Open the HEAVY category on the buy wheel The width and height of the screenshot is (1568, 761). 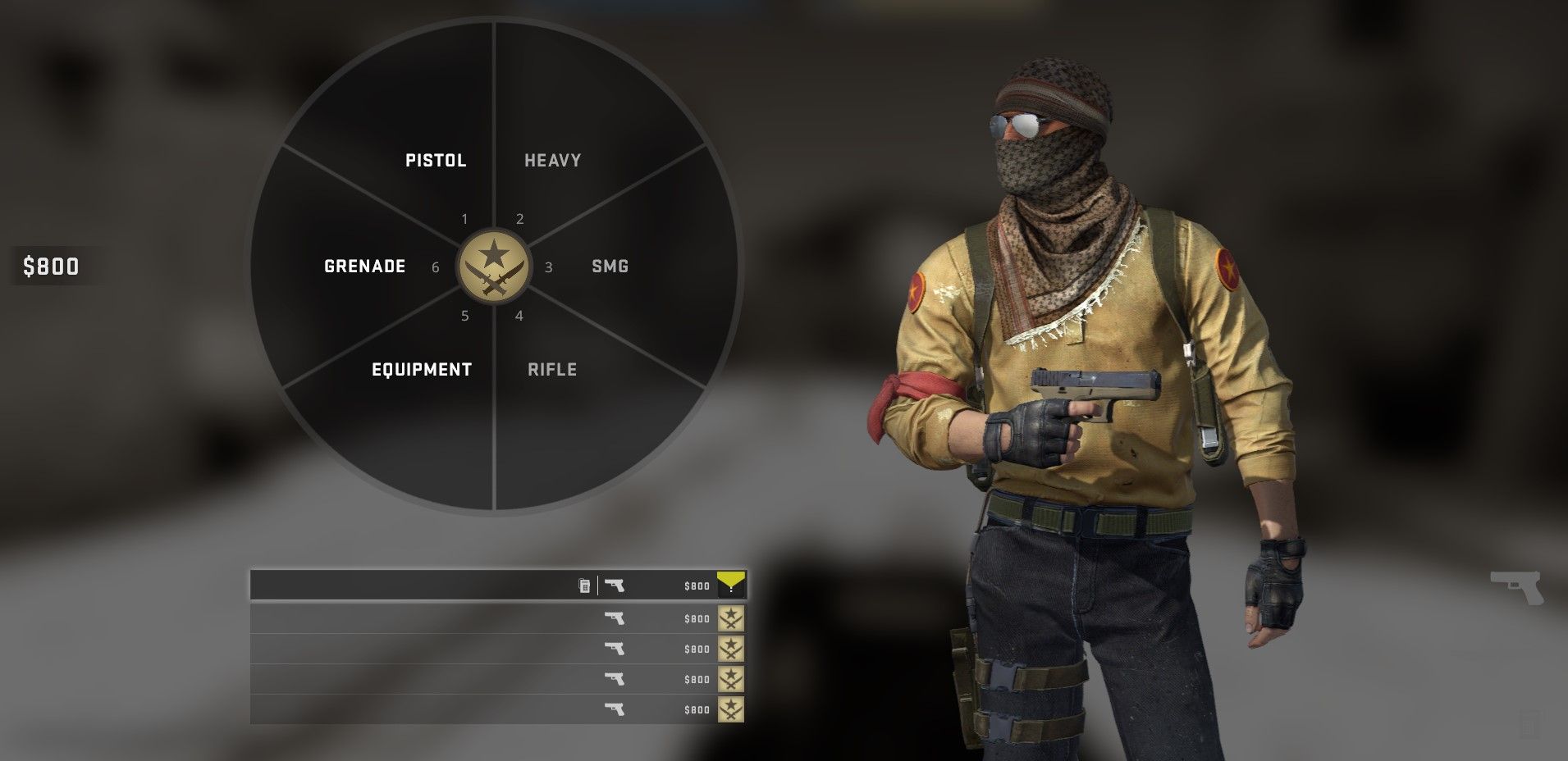coord(552,160)
